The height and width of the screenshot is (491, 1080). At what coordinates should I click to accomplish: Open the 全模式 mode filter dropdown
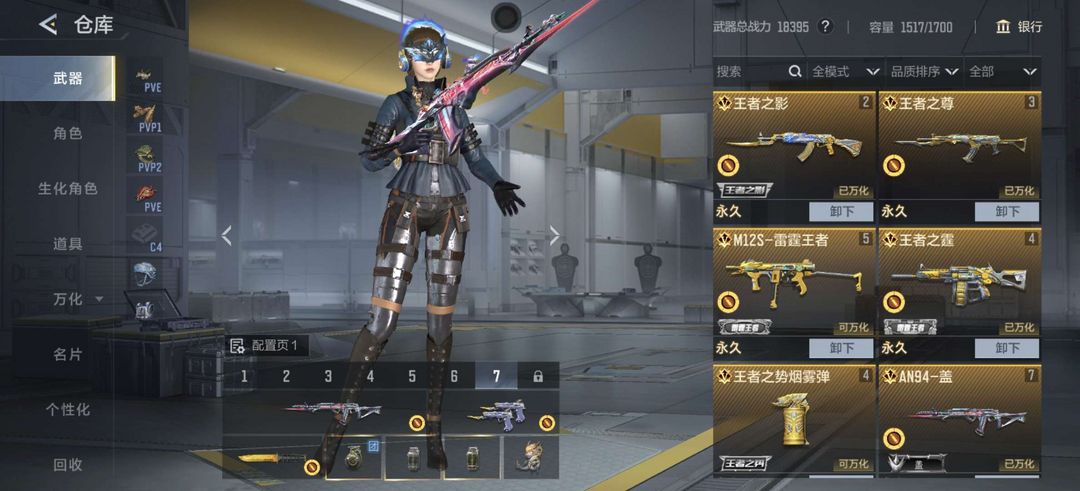click(x=845, y=72)
